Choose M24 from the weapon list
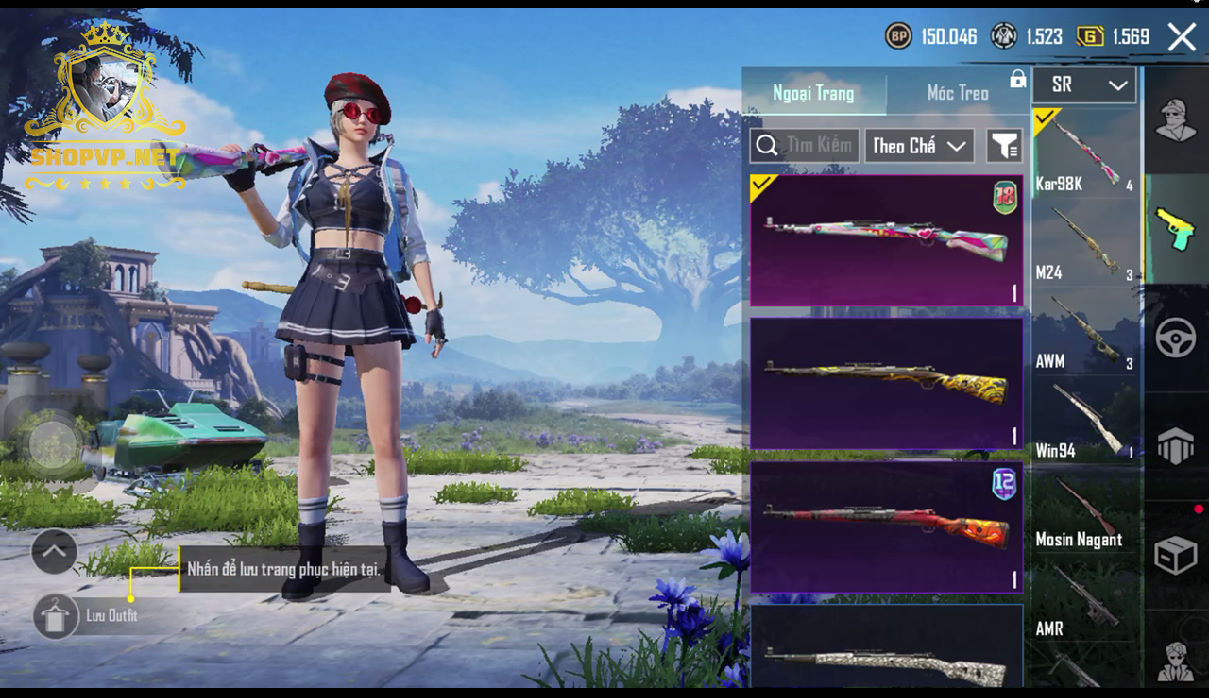 1085,245
